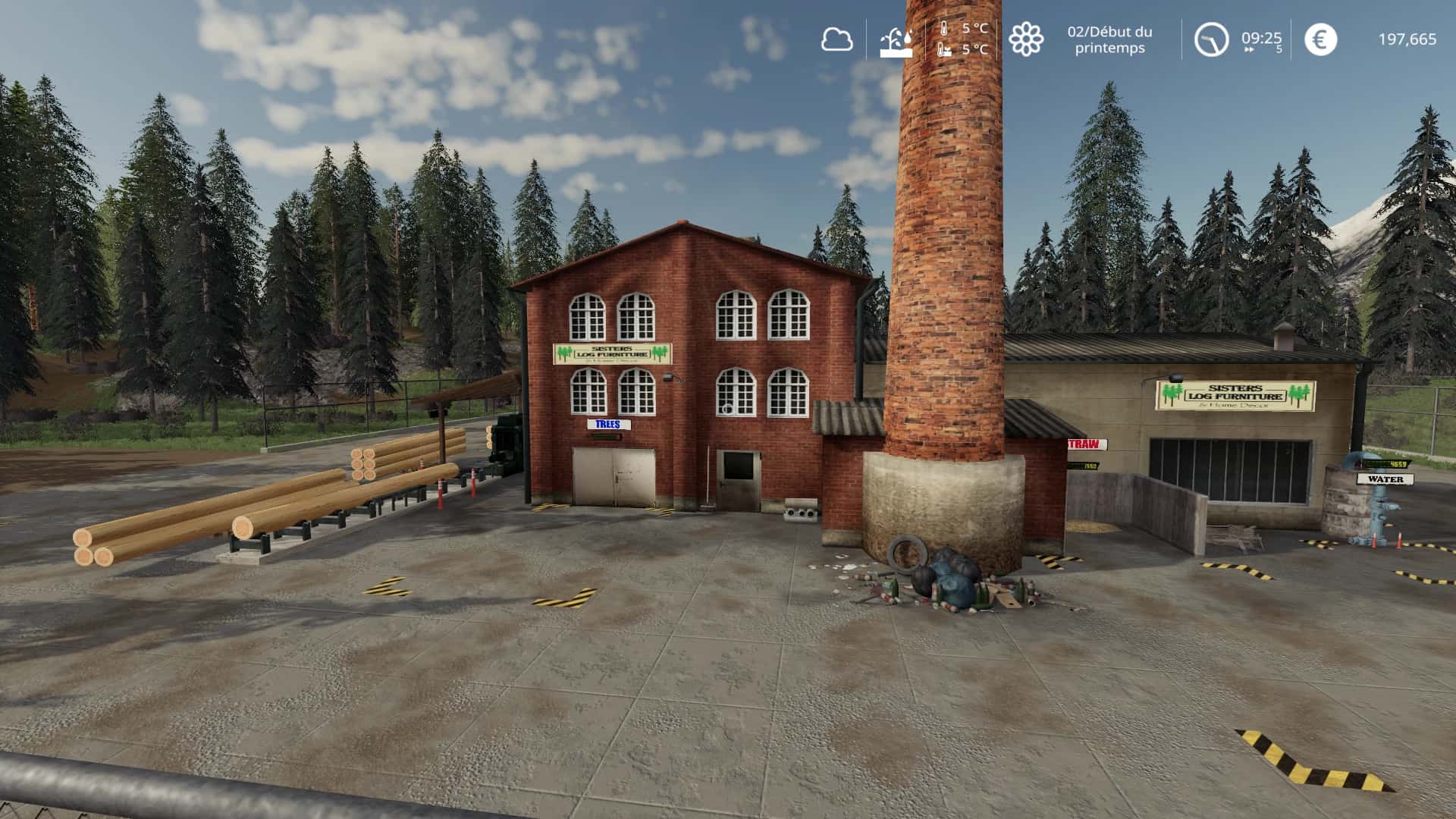Image resolution: width=1456 pixels, height=819 pixels.
Task: Select the euro money icon
Action: coord(1320,39)
